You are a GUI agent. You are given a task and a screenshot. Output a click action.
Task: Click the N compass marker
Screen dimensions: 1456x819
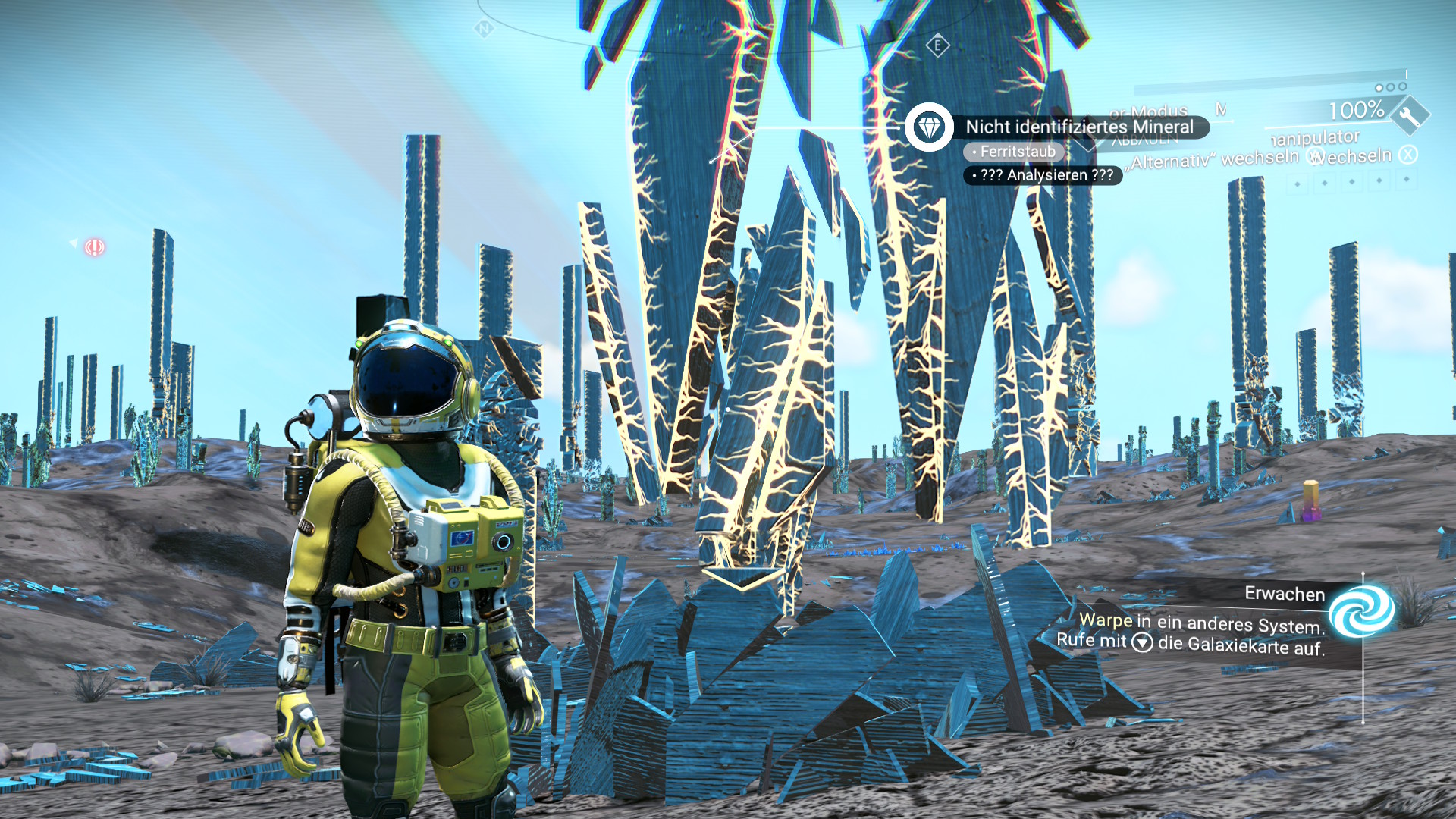tap(484, 30)
